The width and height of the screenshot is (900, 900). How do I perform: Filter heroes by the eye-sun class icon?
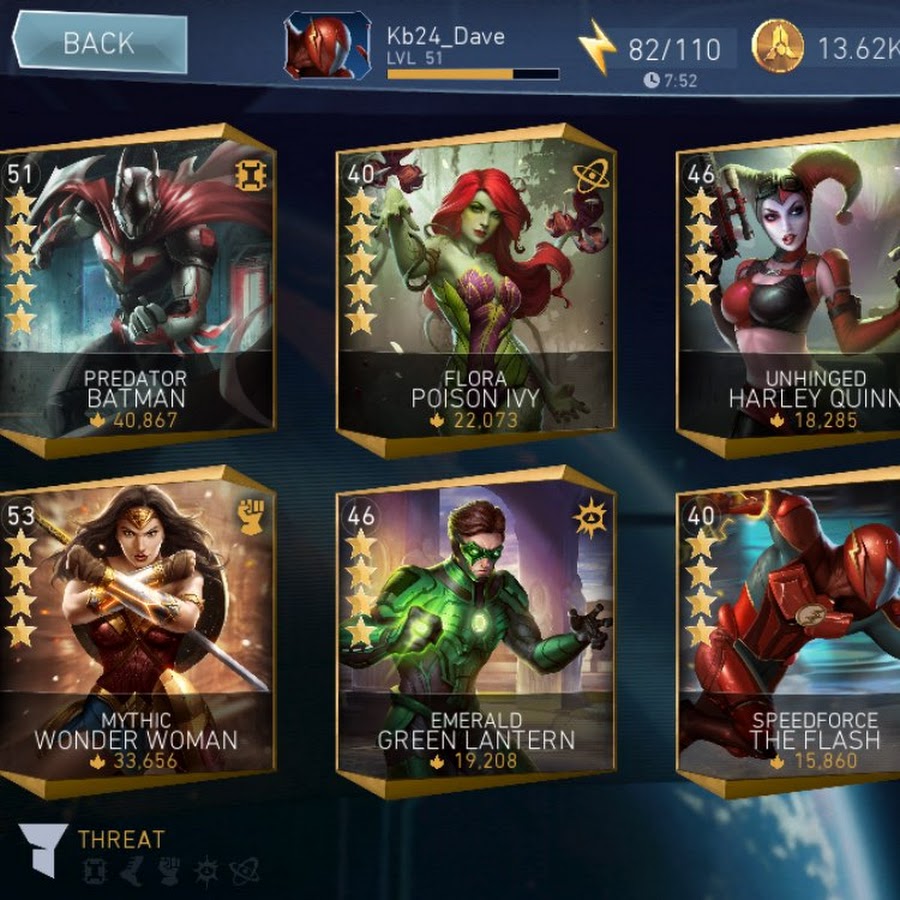click(206, 871)
